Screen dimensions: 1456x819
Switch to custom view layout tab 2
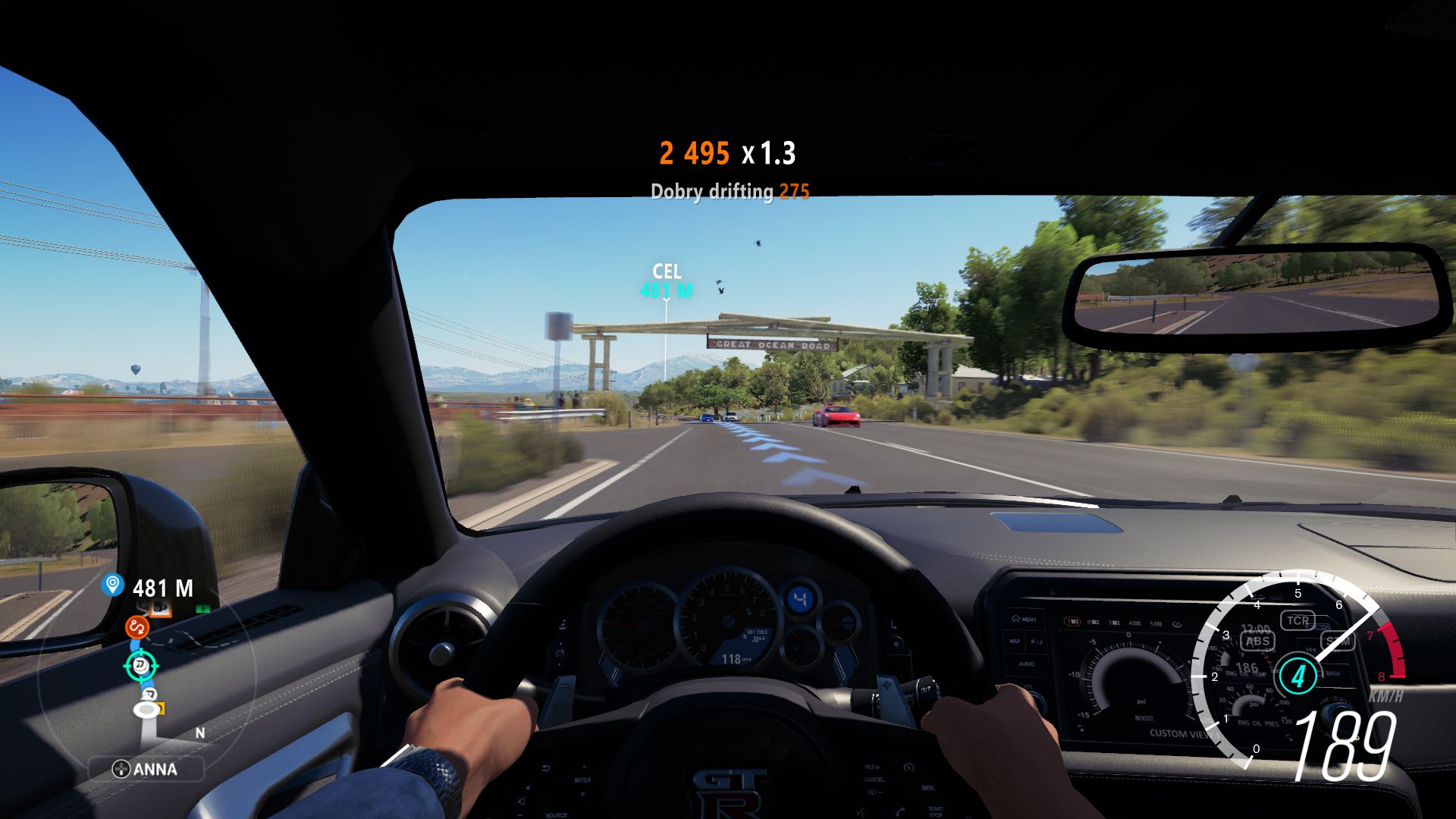pyautogui.click(x=1094, y=622)
